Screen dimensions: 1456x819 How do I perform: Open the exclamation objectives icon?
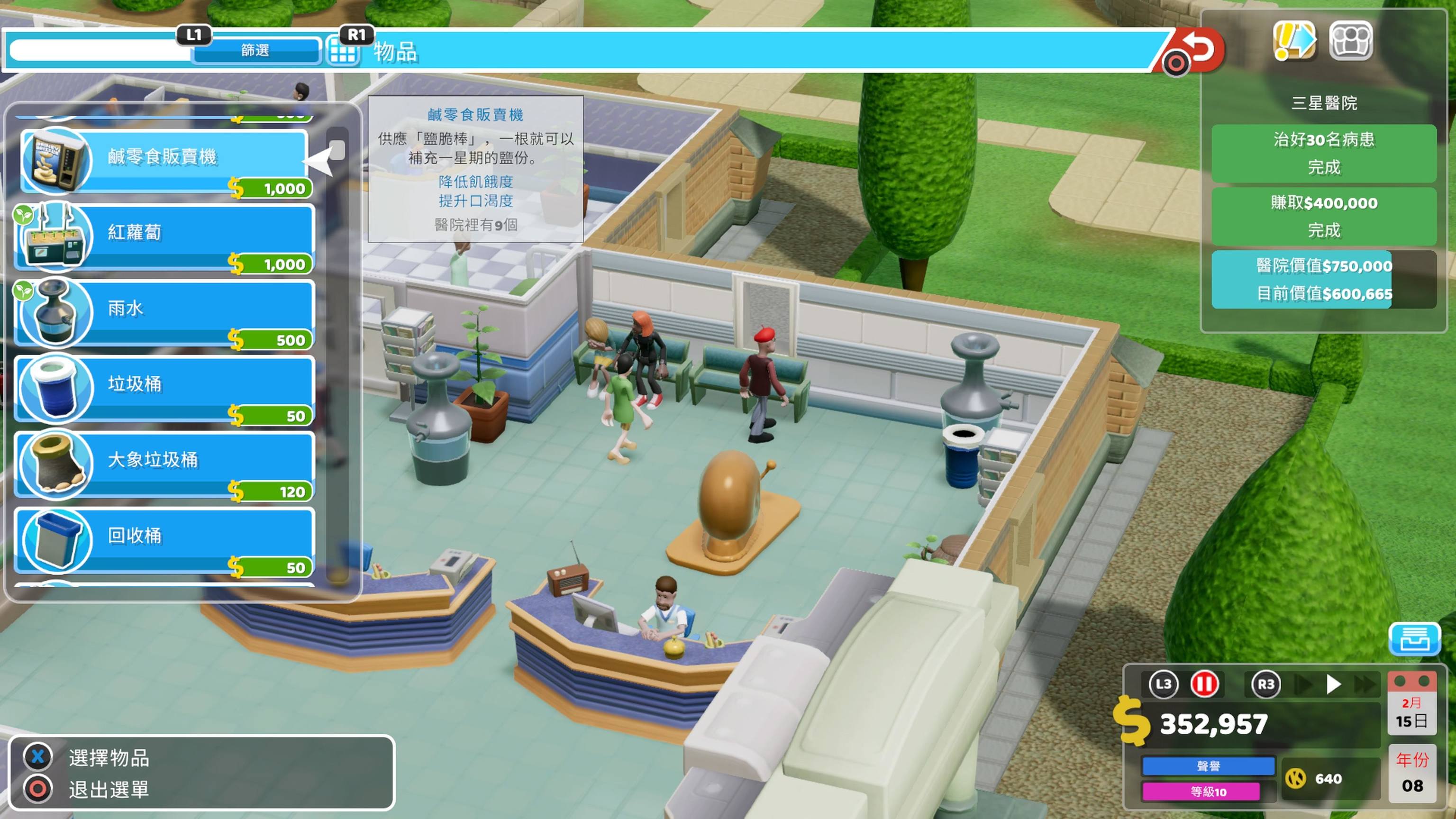tap(1294, 41)
